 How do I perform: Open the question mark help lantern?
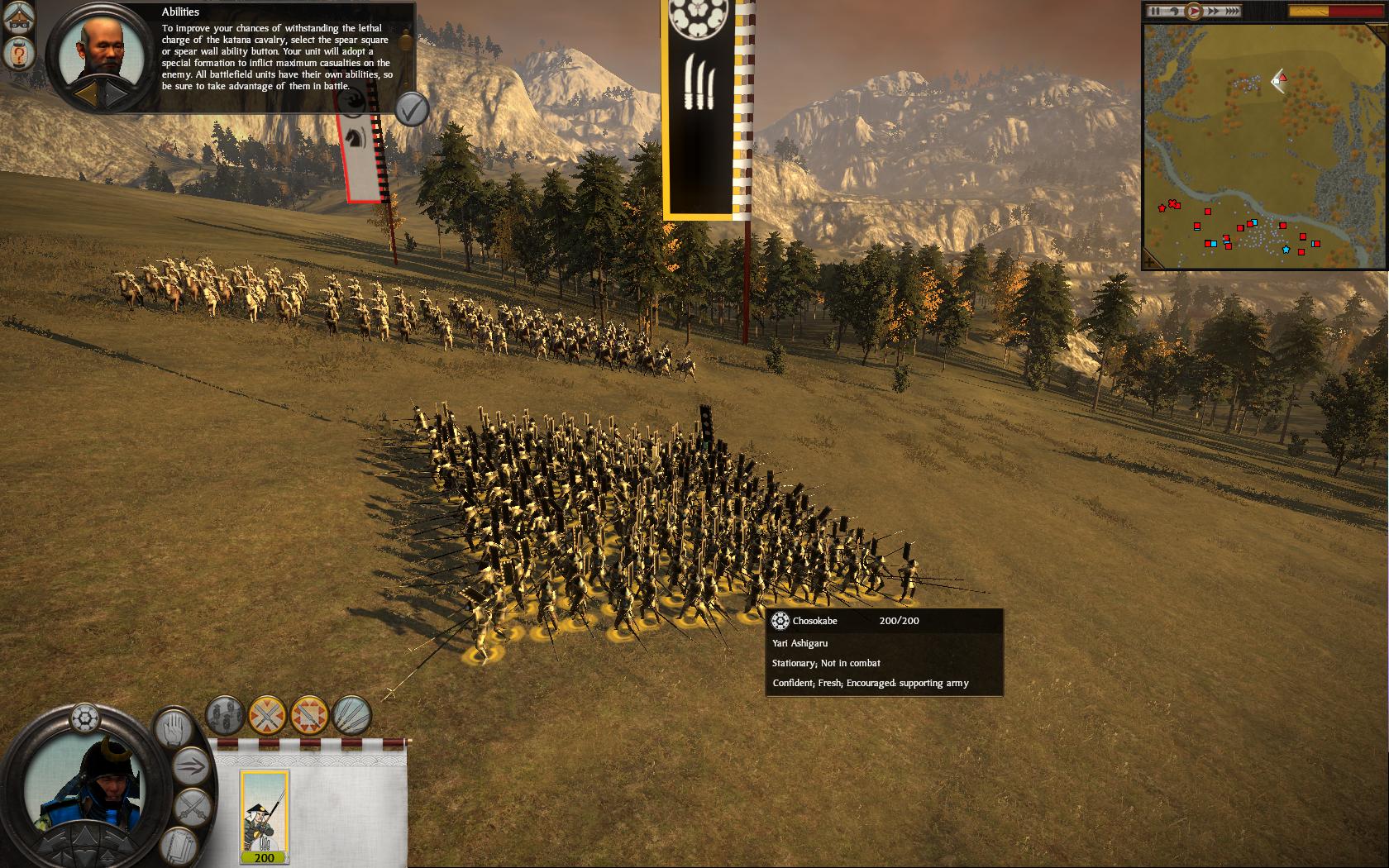17,55
